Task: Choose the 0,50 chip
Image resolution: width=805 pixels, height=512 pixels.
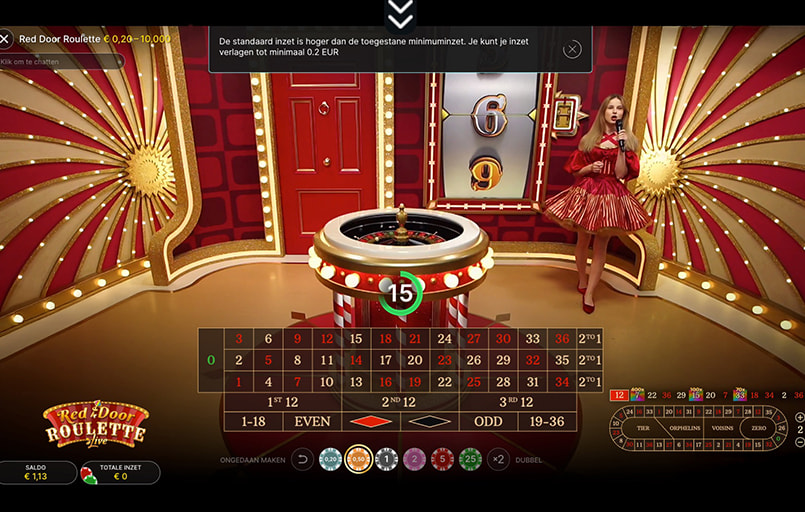Action: (x=358, y=459)
